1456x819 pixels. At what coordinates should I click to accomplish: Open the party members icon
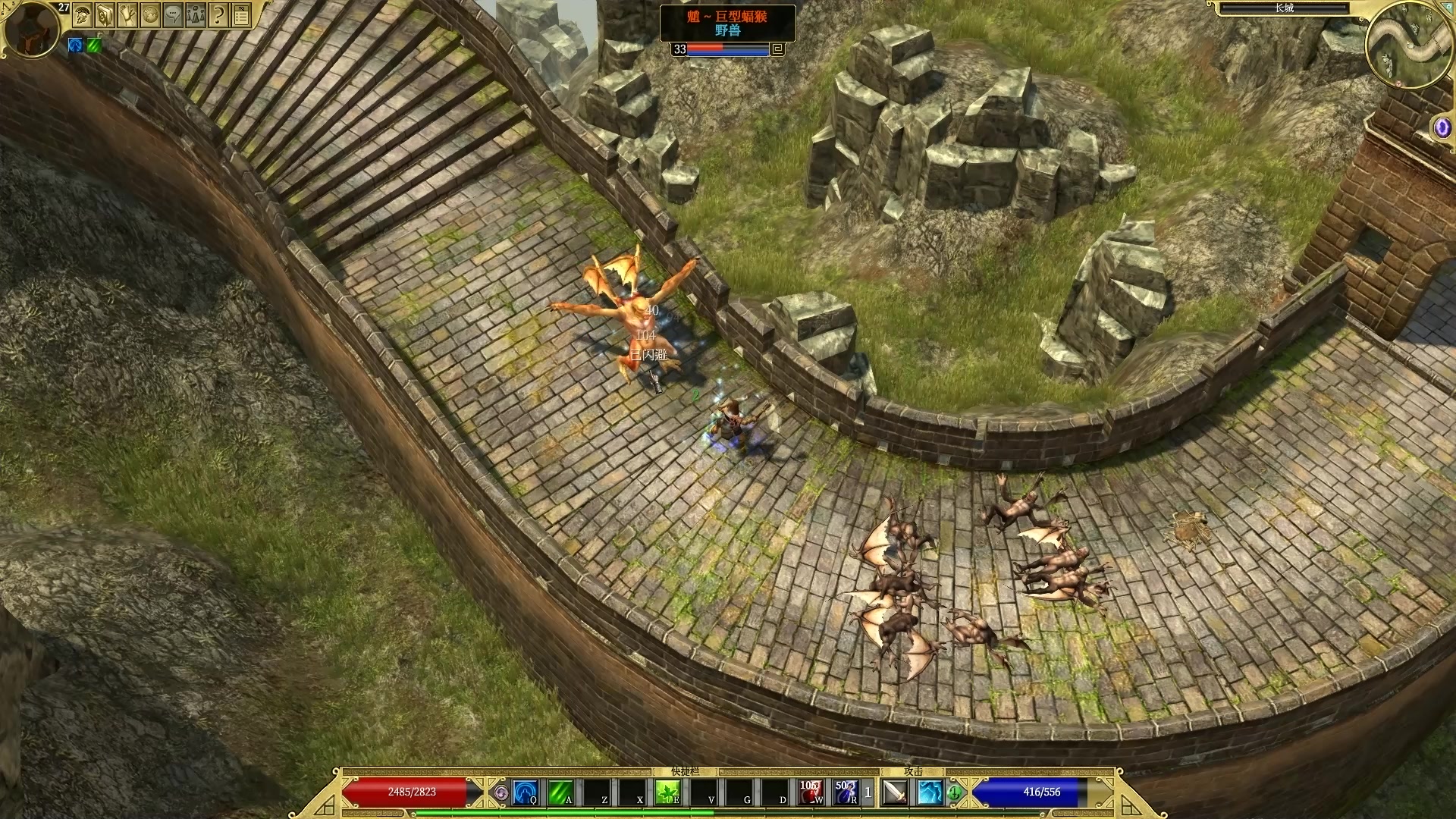[196, 14]
